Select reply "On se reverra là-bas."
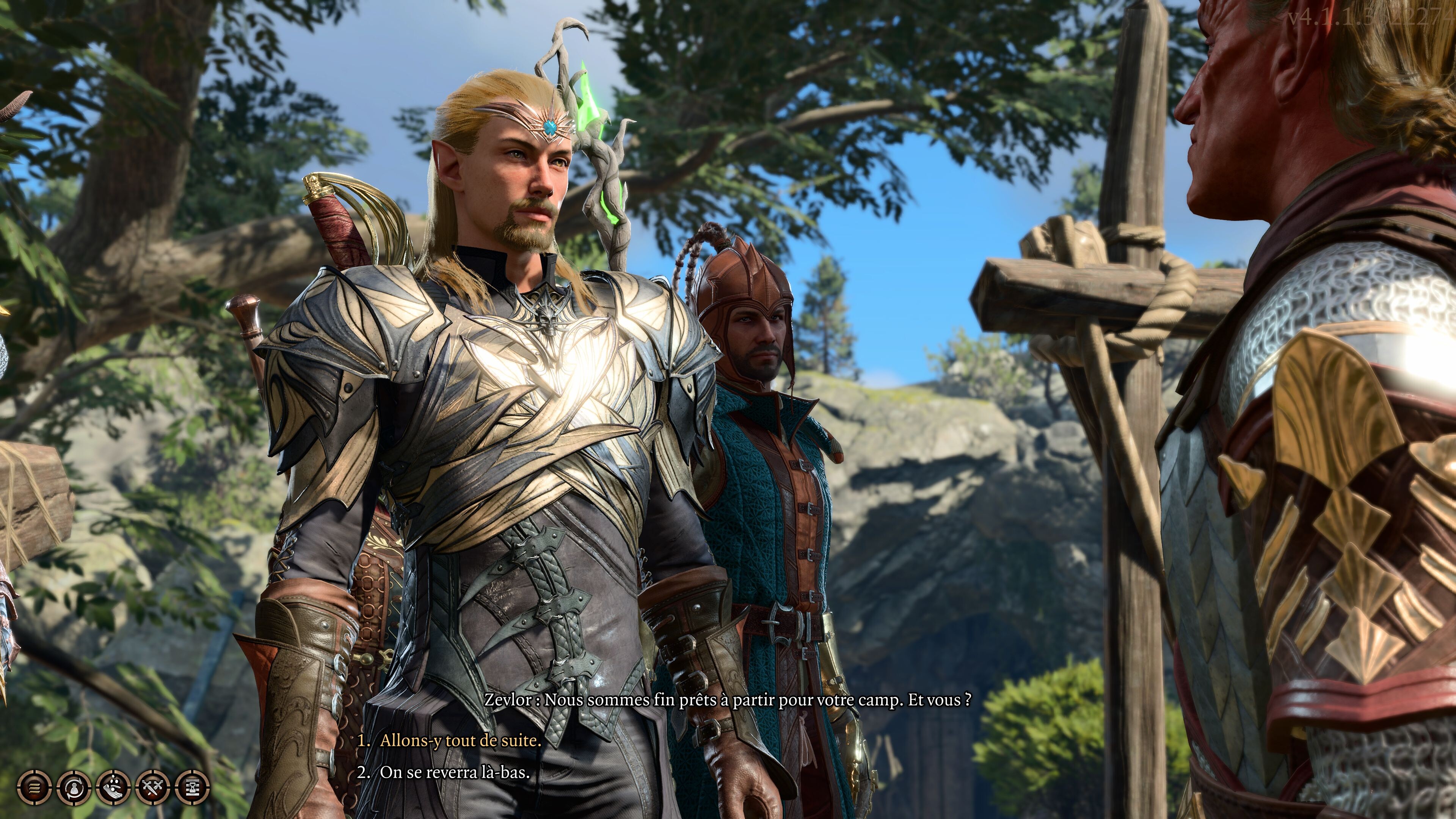The width and height of the screenshot is (1456, 819). [455, 772]
